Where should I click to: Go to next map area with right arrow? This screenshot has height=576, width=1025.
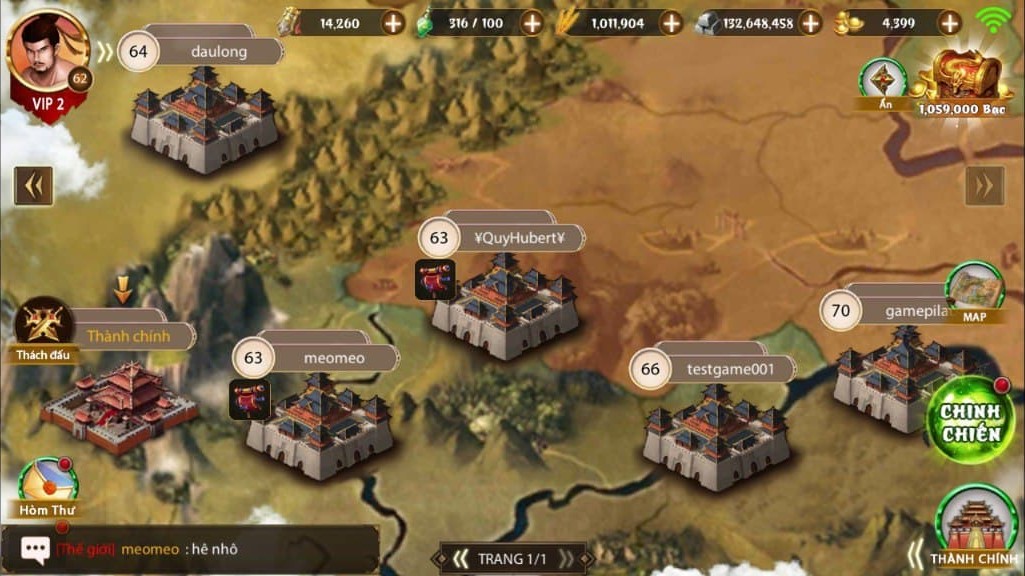click(984, 185)
